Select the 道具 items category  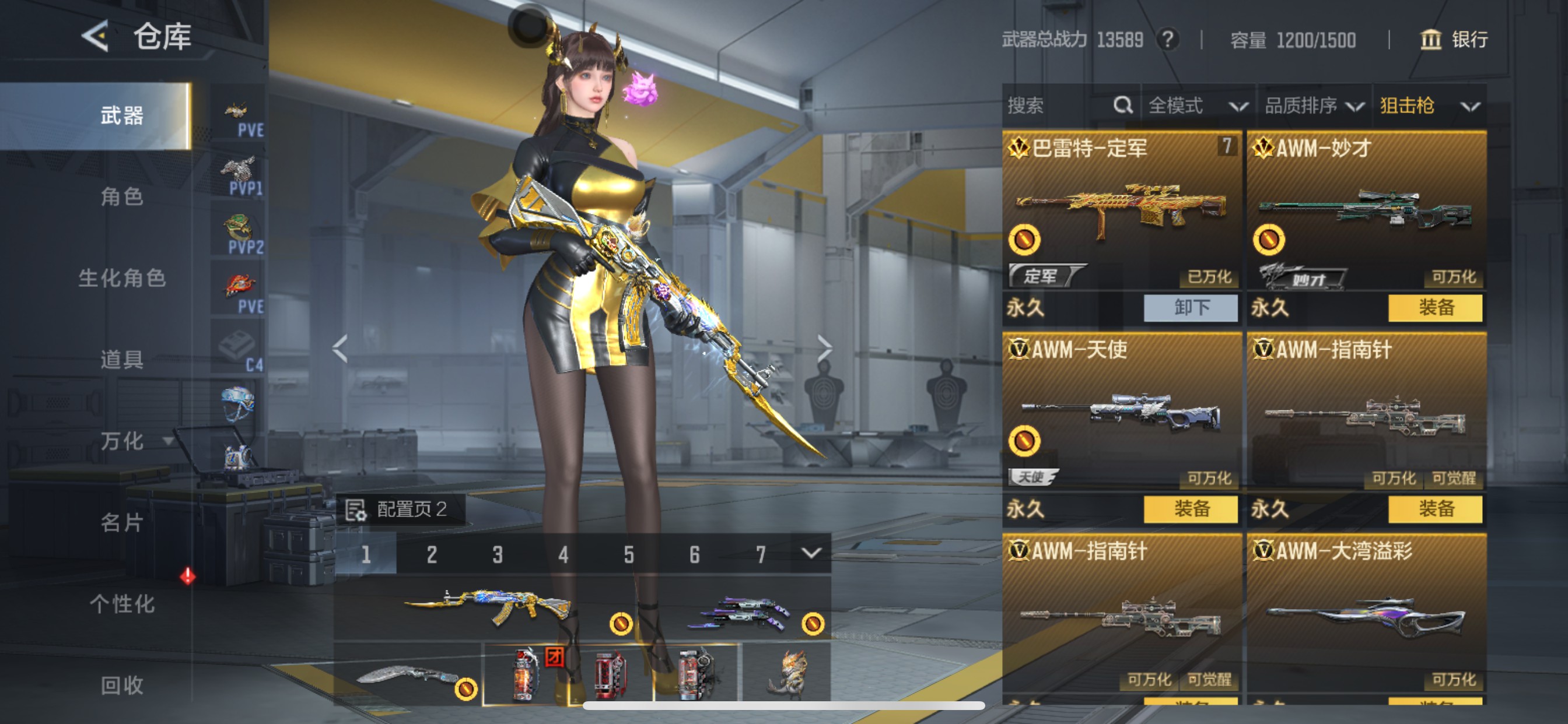pyautogui.click(x=122, y=360)
